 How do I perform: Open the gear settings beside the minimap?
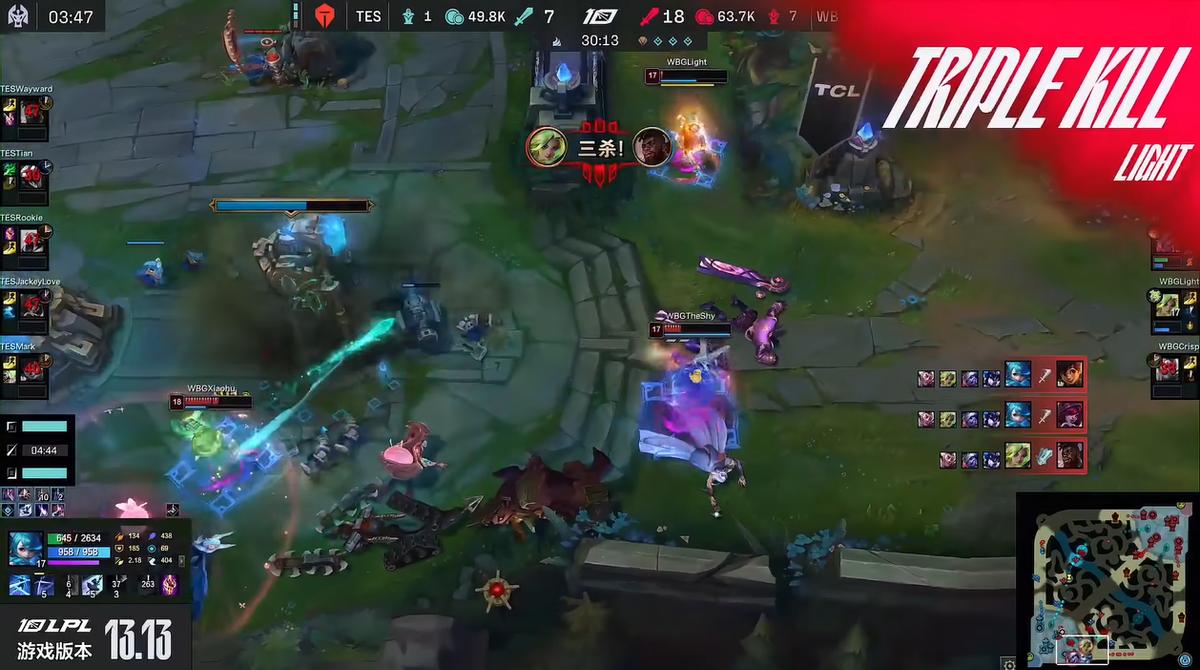(x=1009, y=663)
